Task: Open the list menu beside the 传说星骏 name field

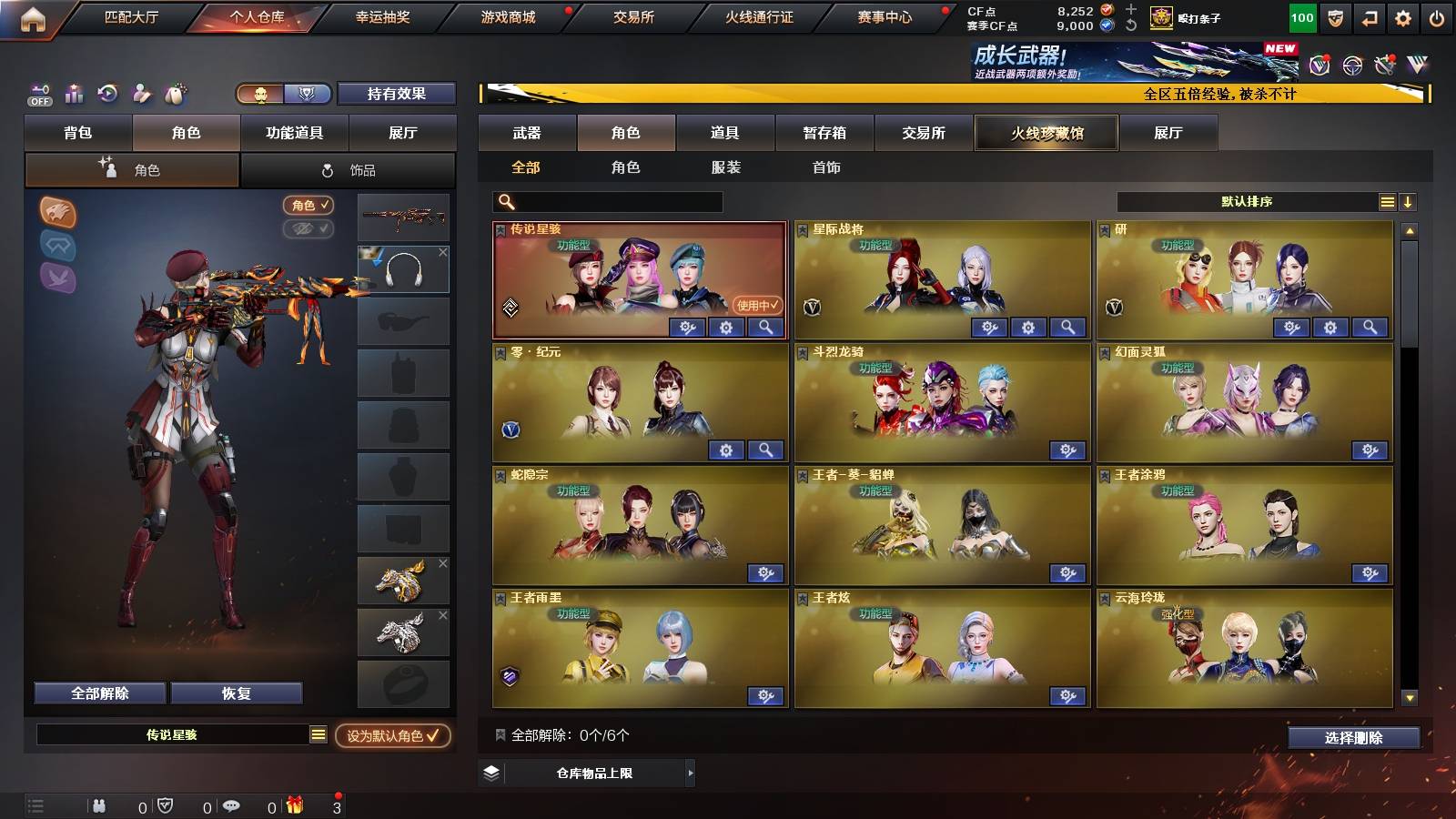Action: pos(317,733)
